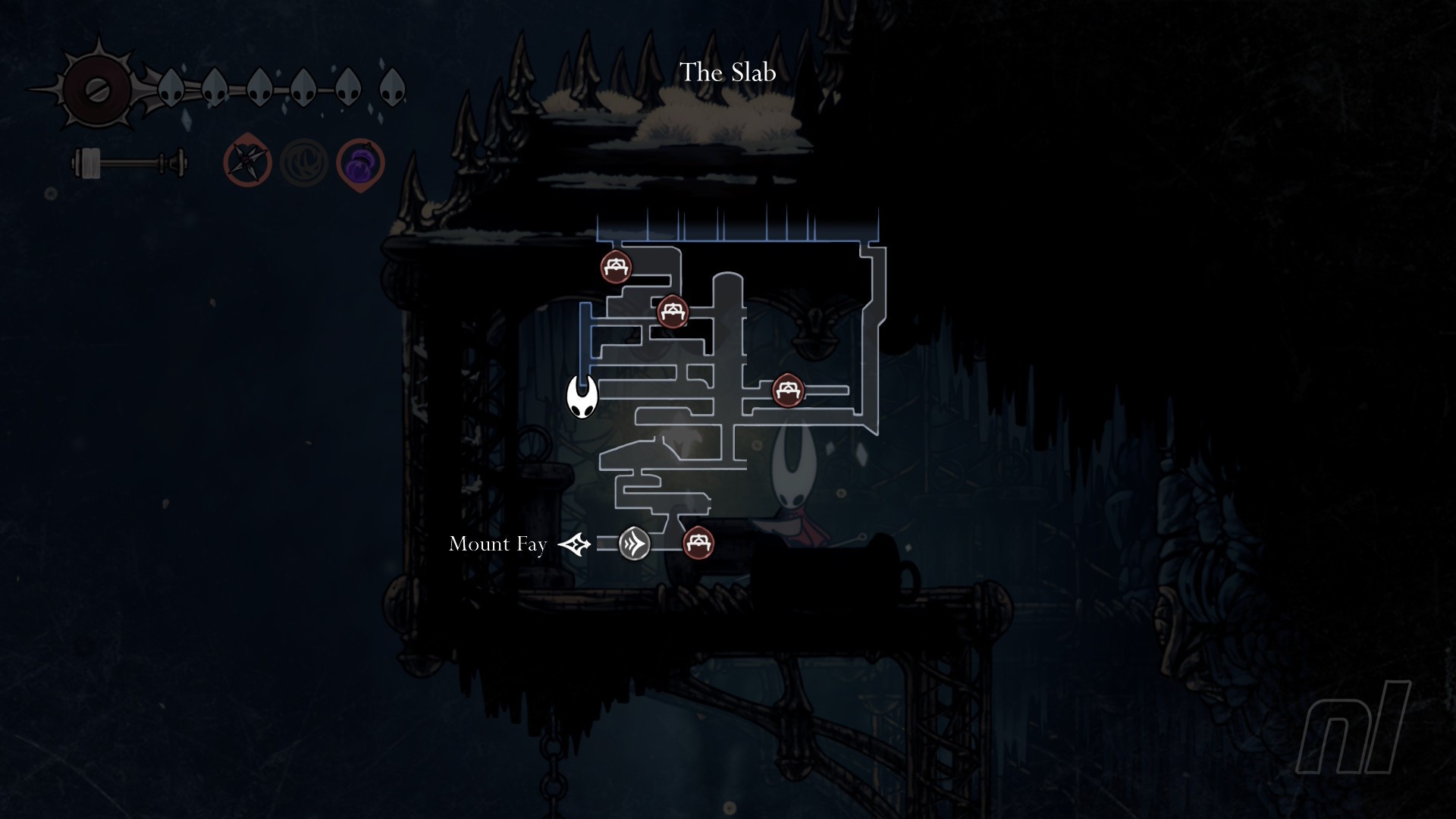This screenshot has height=819, width=1456.
Task: Select Hornet's position marker on the map
Action: (x=582, y=397)
